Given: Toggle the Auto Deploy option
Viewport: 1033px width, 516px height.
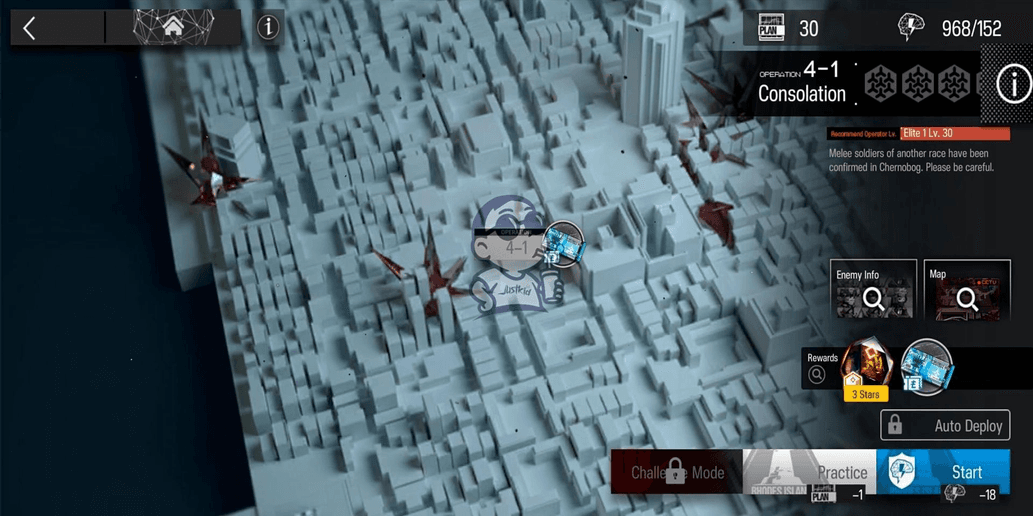Looking at the screenshot, I should 945,425.
